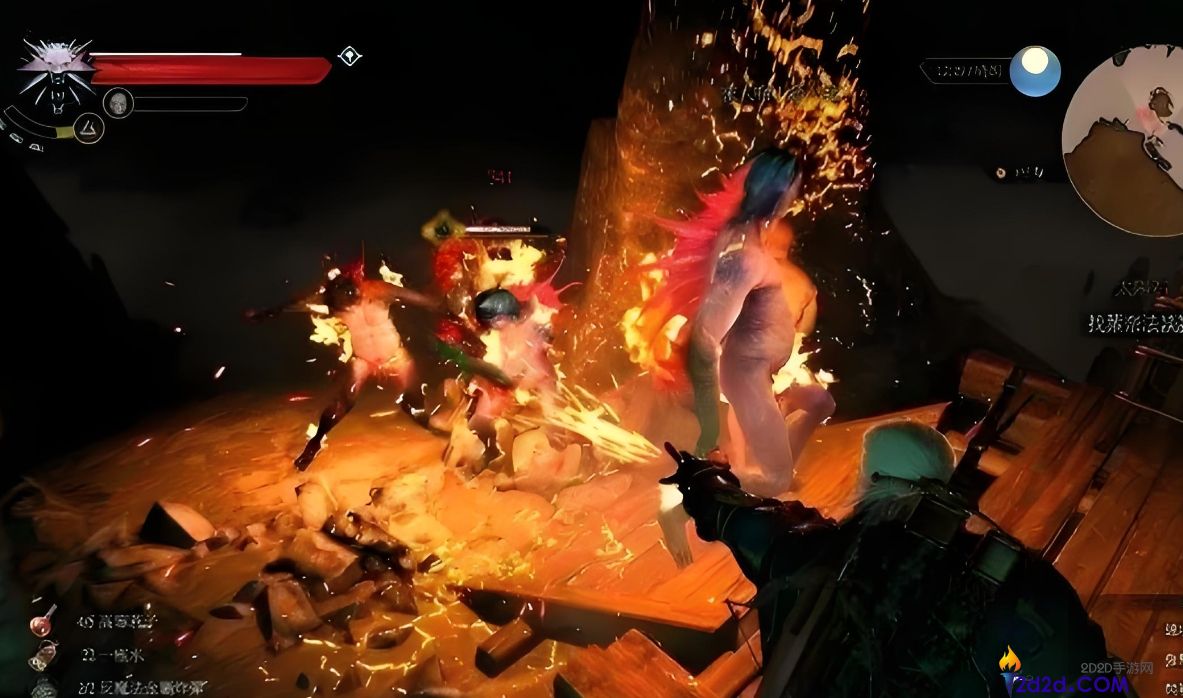Inspect the diamond buff status icon
This screenshot has width=1183, height=698.
coord(349,55)
